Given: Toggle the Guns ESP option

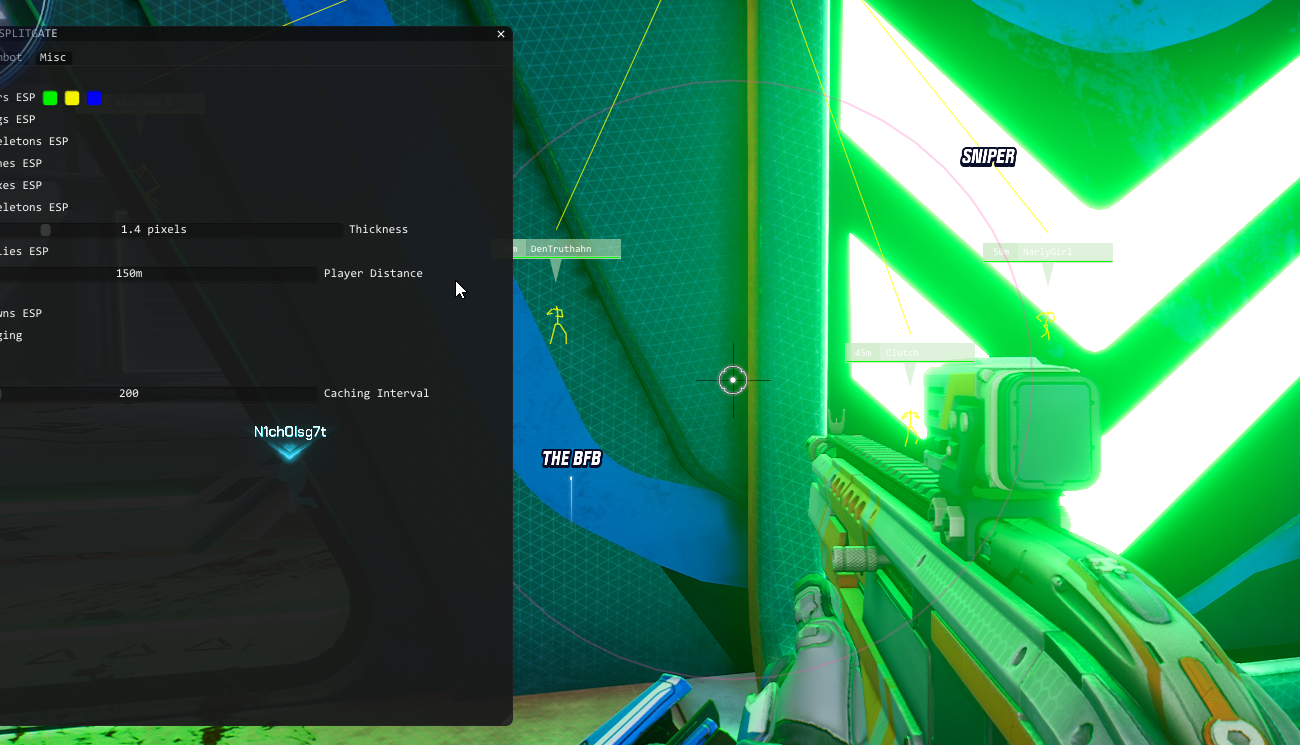Looking at the screenshot, I should click(17, 313).
